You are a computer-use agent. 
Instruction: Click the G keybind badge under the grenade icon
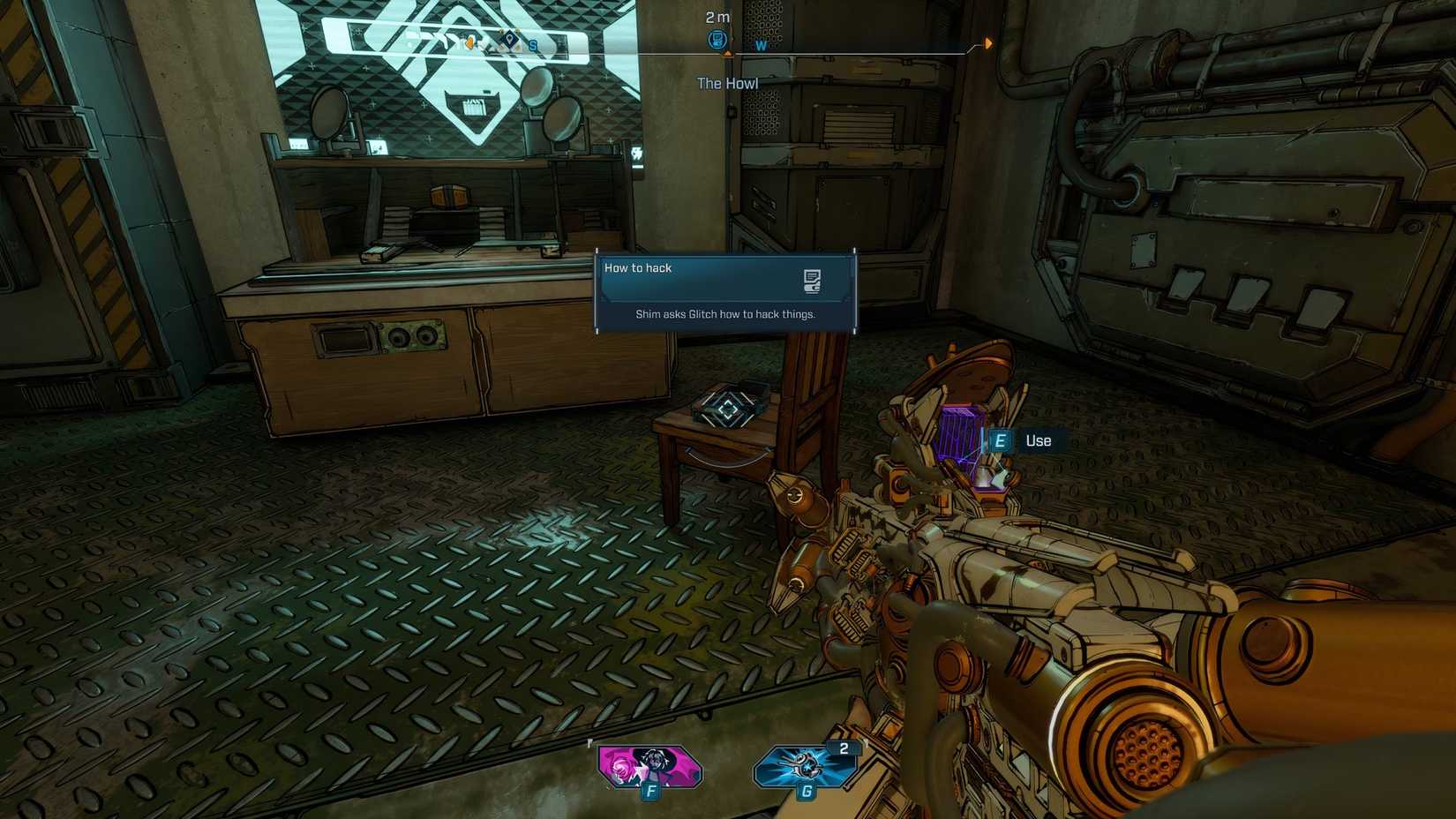coord(806,792)
